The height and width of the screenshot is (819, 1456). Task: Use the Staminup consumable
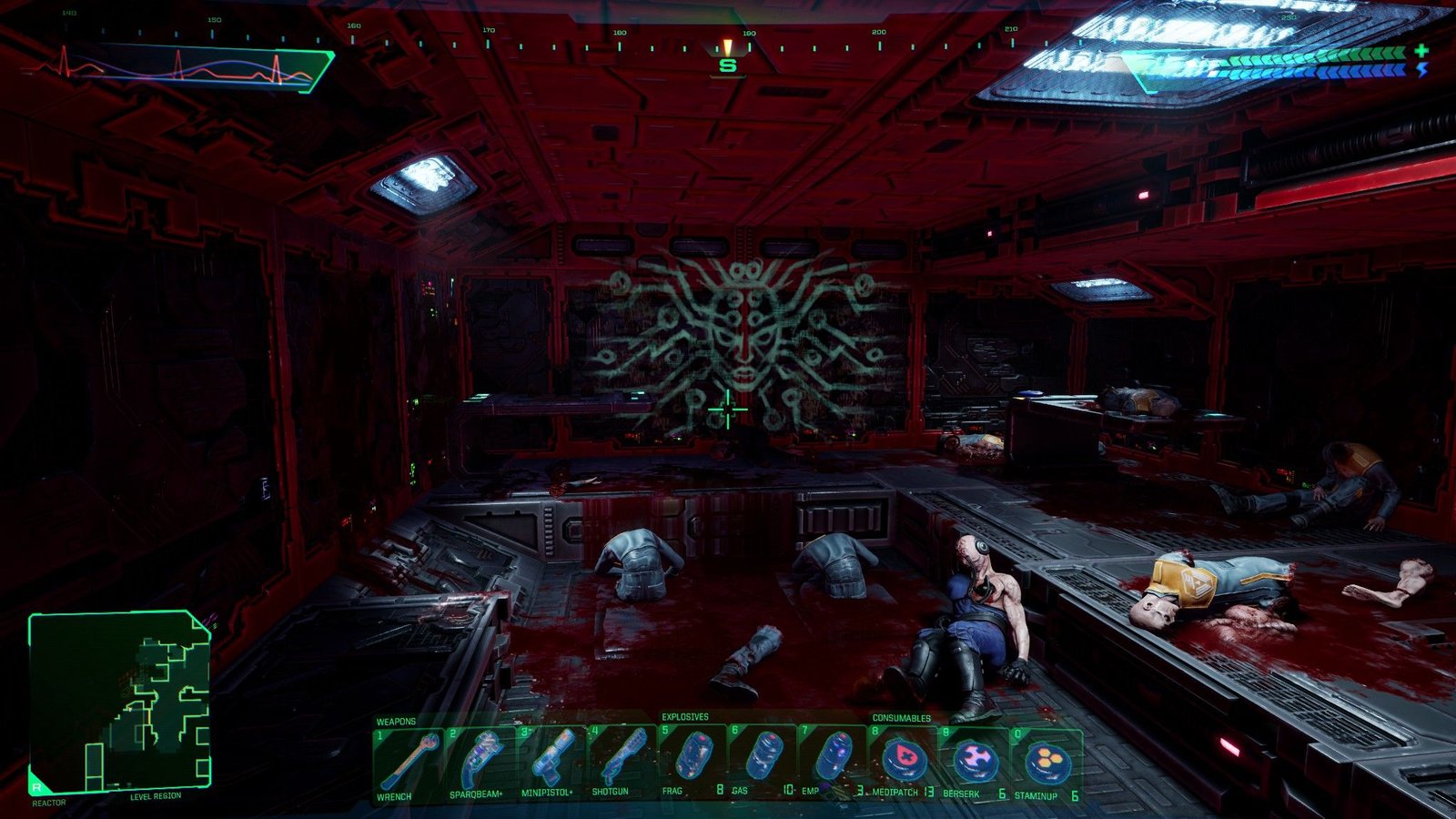pyautogui.click(x=1046, y=761)
